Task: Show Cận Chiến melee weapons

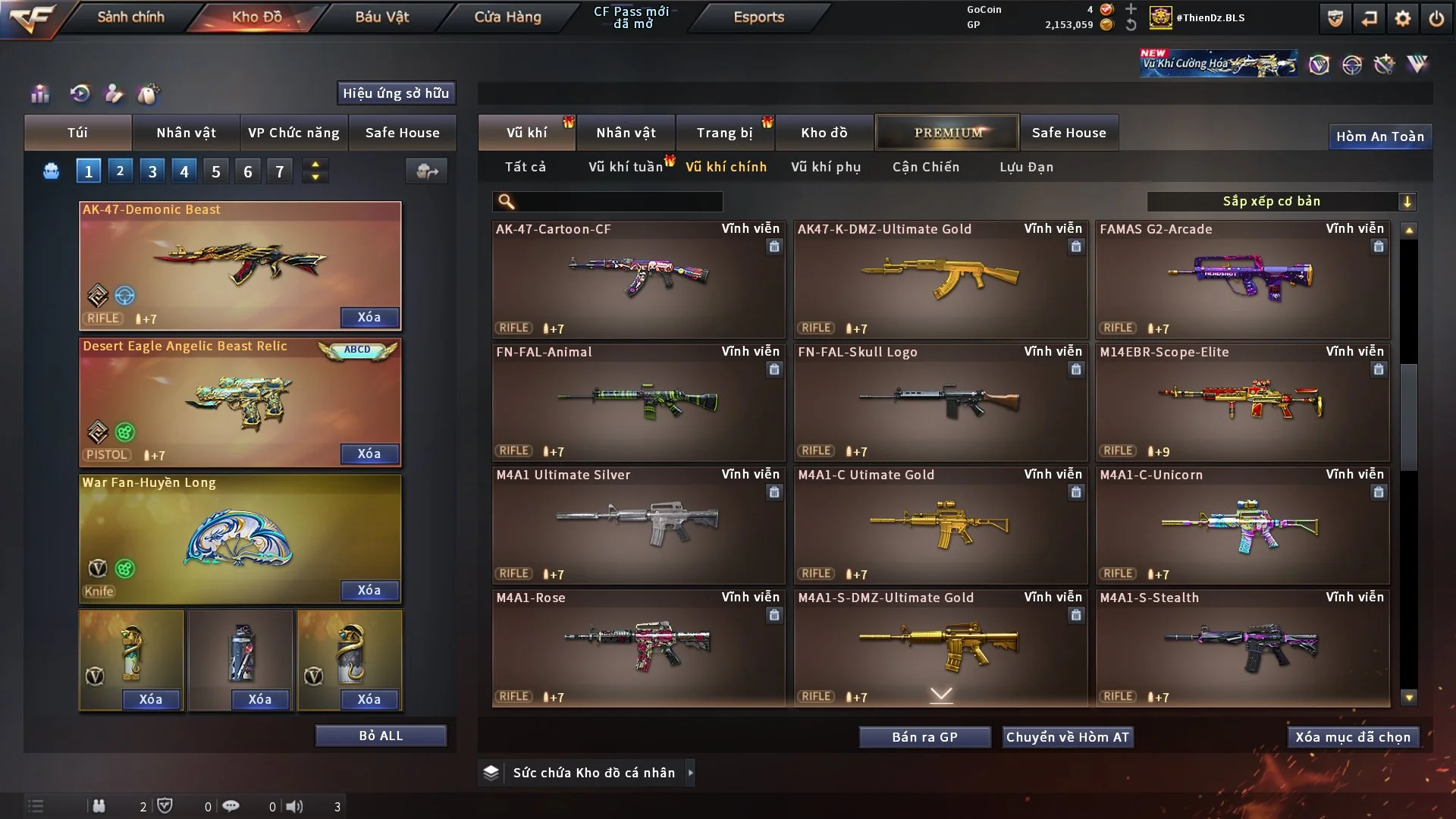Action: (926, 167)
